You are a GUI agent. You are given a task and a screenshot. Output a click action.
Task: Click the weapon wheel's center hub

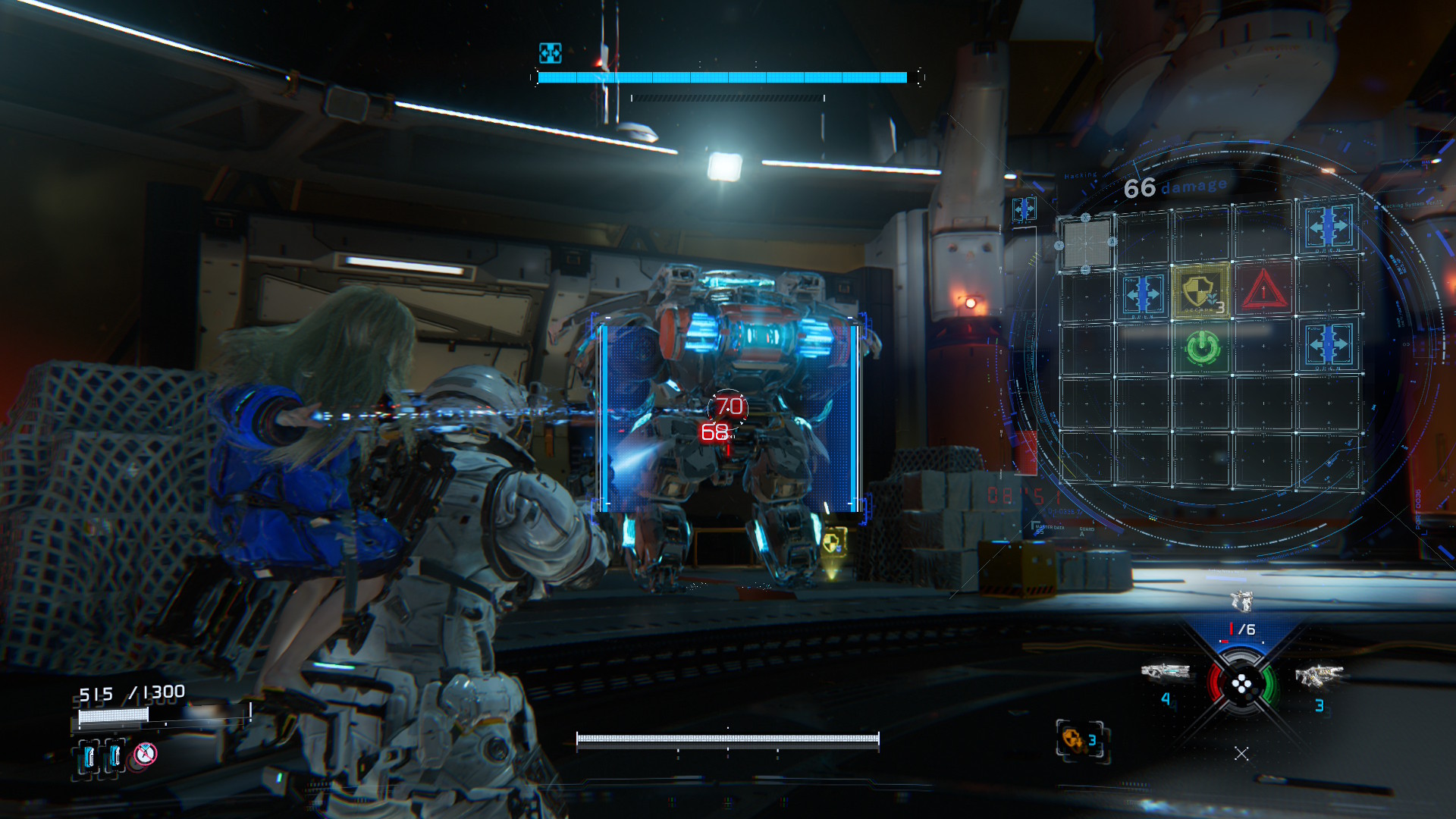[x=1241, y=686]
